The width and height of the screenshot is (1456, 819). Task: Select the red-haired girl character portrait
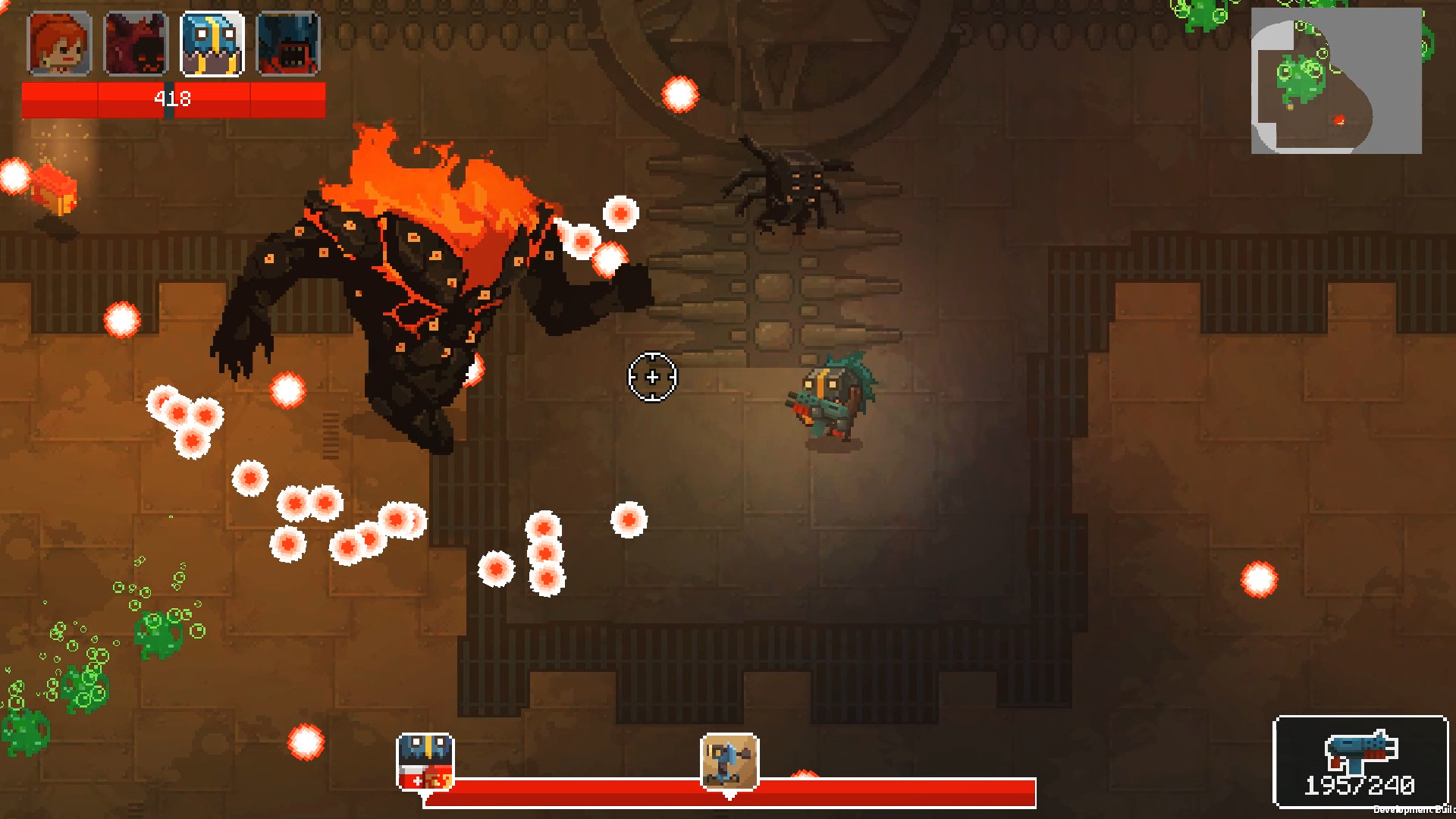59,45
